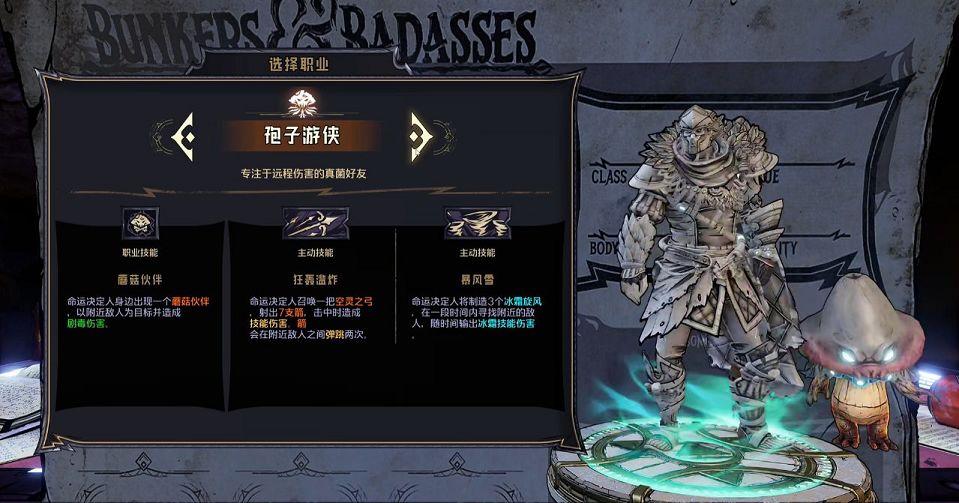The width and height of the screenshot is (959, 503).
Task: Switch to the next class with right arrow
Action: point(420,134)
